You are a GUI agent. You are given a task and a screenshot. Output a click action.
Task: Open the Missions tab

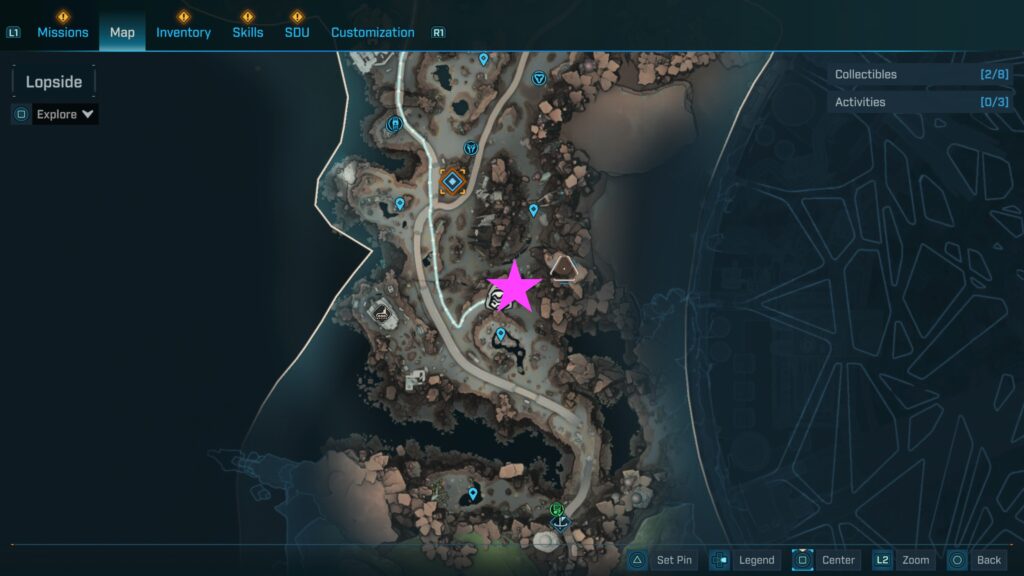(64, 32)
